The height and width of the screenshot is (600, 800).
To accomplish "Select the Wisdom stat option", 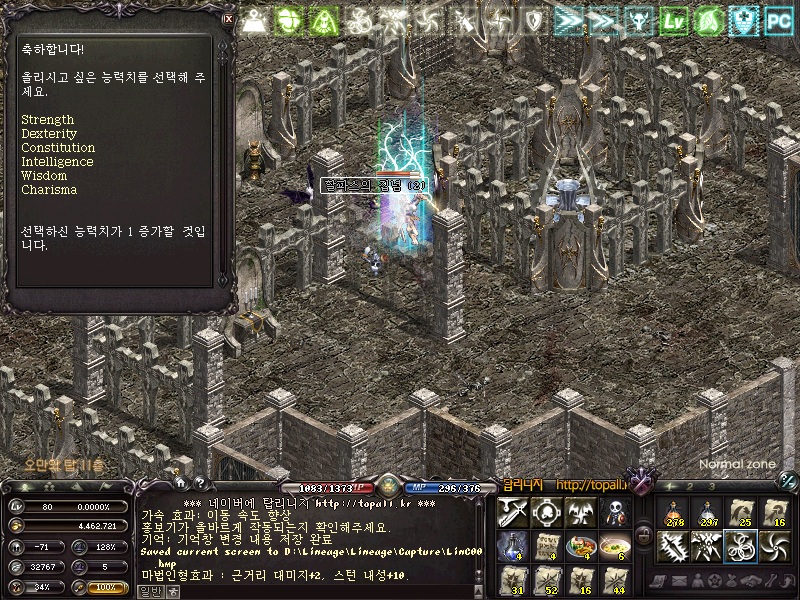I will [44, 176].
